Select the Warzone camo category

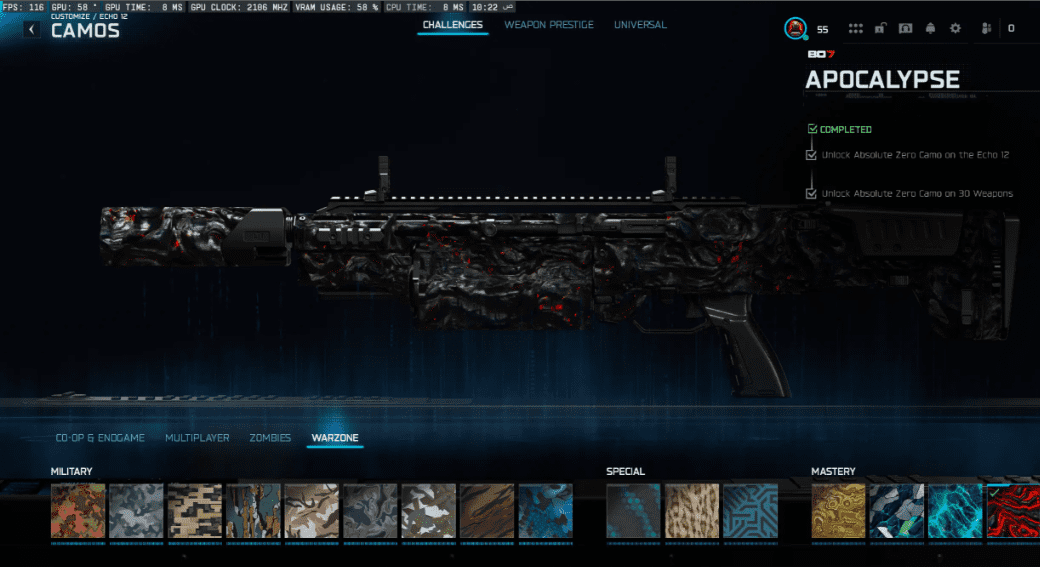pos(334,438)
